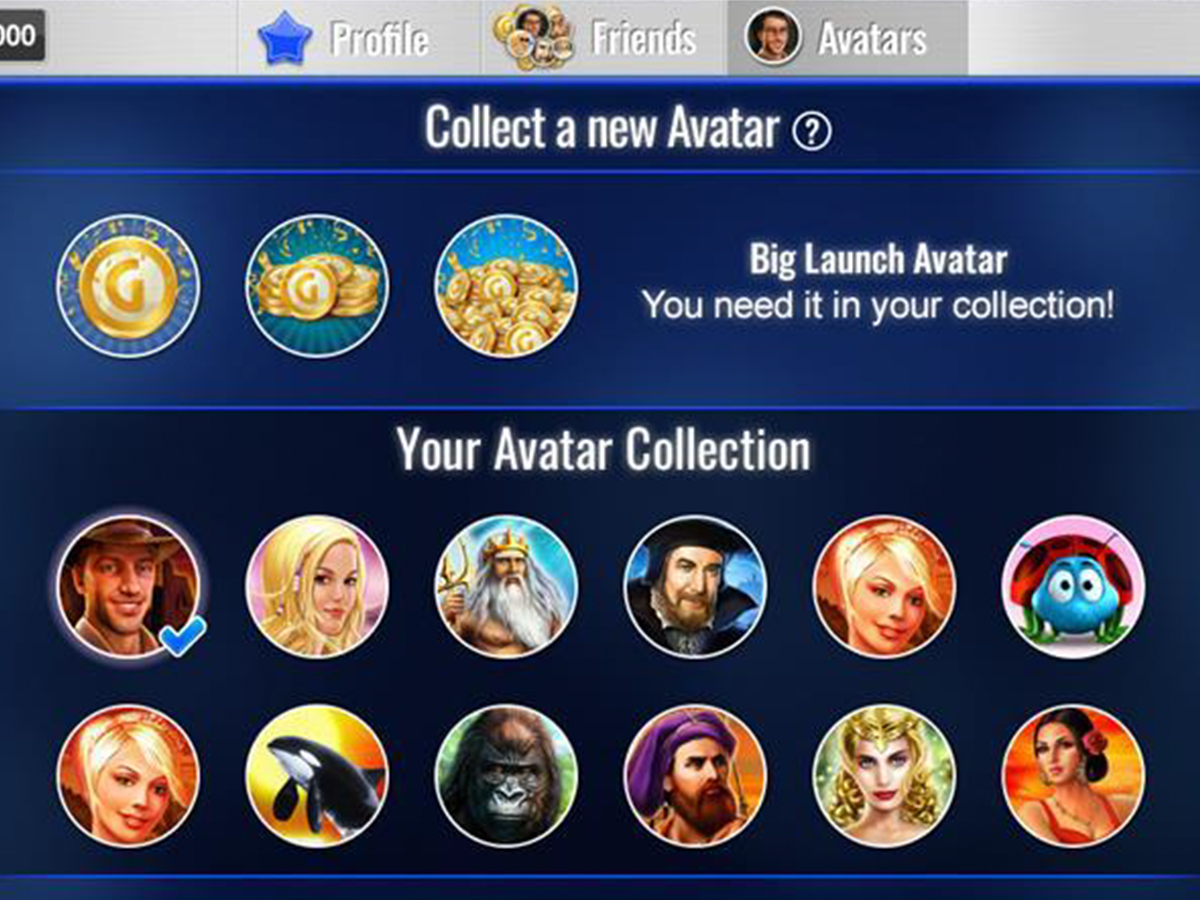Choose the purple turban bearded man avatar
The width and height of the screenshot is (1200, 900).
tap(695, 776)
